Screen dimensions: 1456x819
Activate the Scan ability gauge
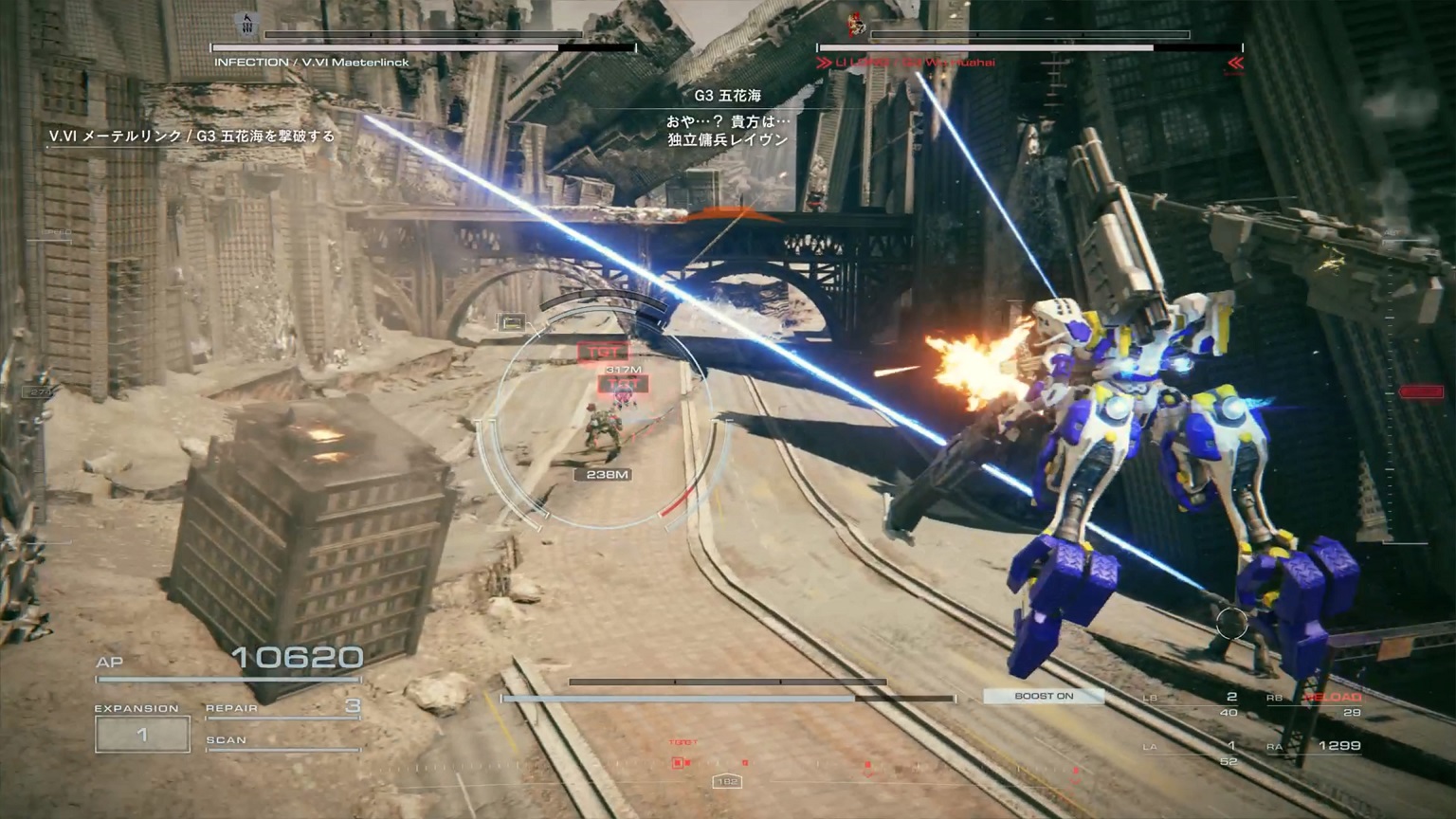pyautogui.click(x=282, y=741)
